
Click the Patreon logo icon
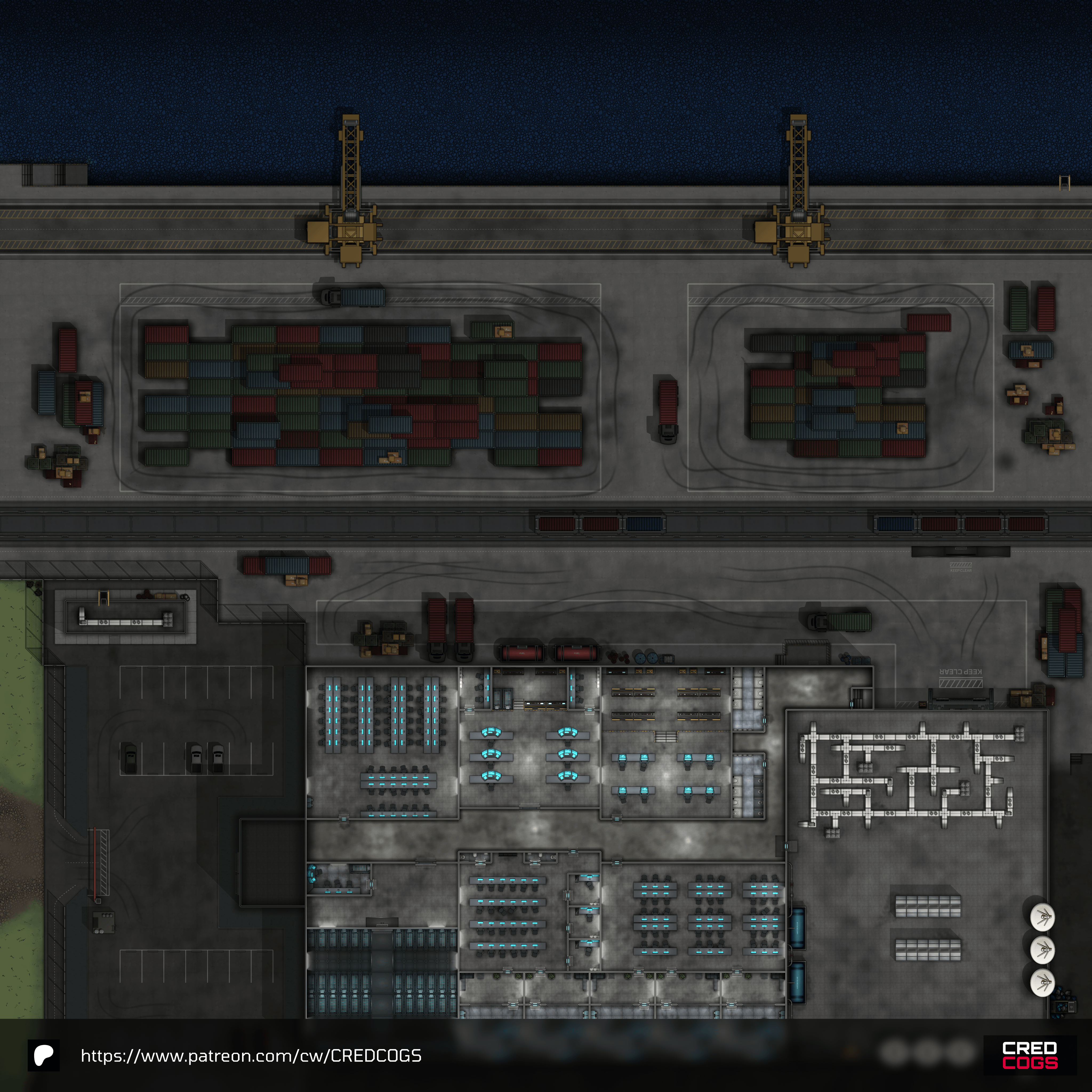(x=43, y=1055)
